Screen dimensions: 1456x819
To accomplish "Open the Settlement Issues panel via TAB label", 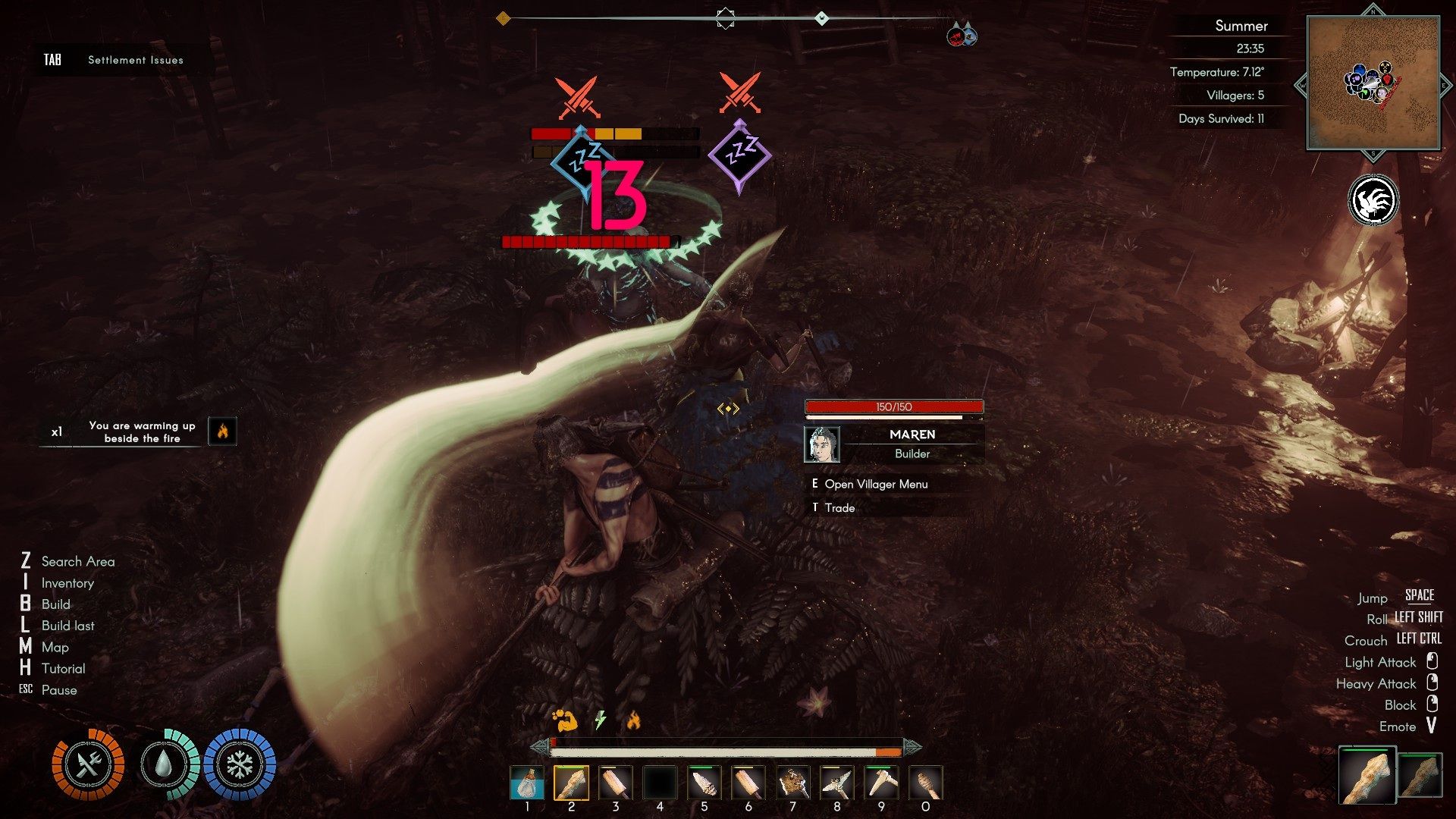I will [52, 58].
